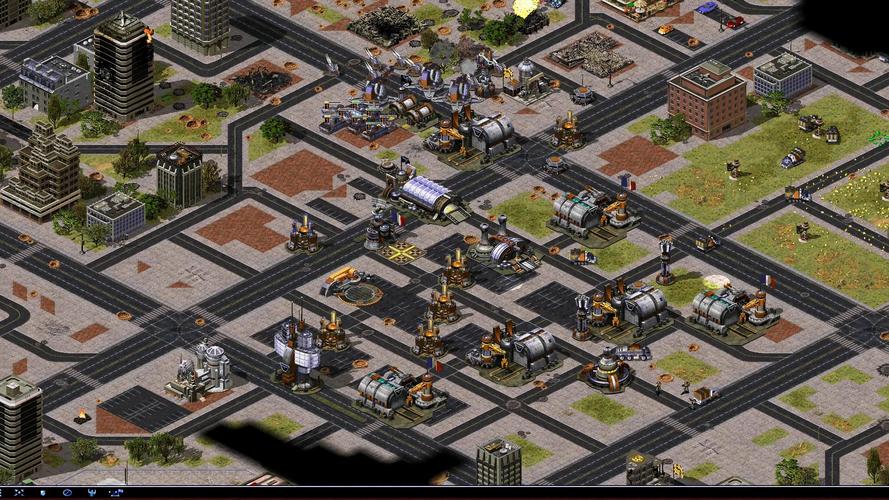Click the four-arrows scatter command icon
Screen dimensions: 889x500
[x=19, y=492]
